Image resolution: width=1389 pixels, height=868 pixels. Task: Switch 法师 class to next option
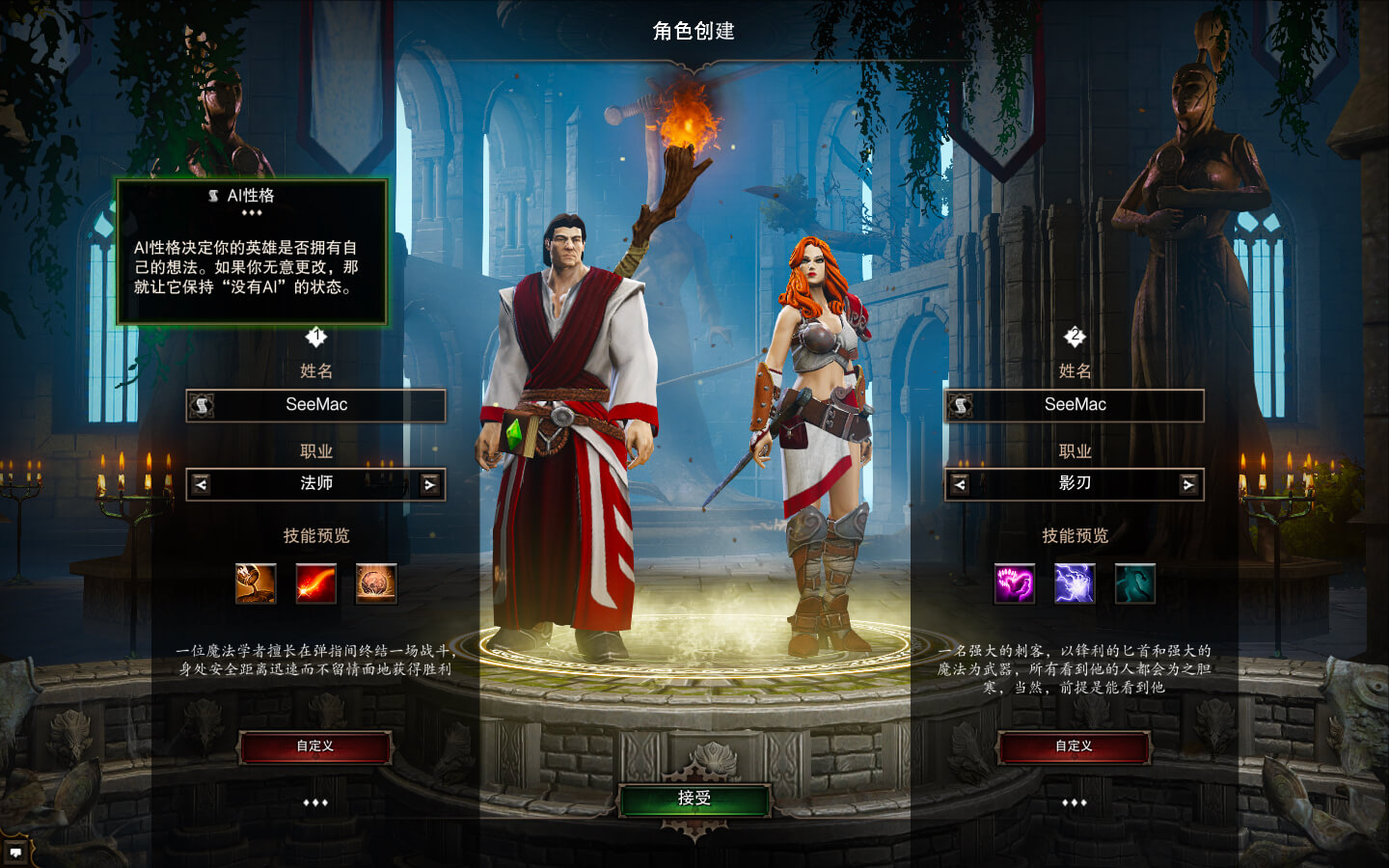(430, 484)
